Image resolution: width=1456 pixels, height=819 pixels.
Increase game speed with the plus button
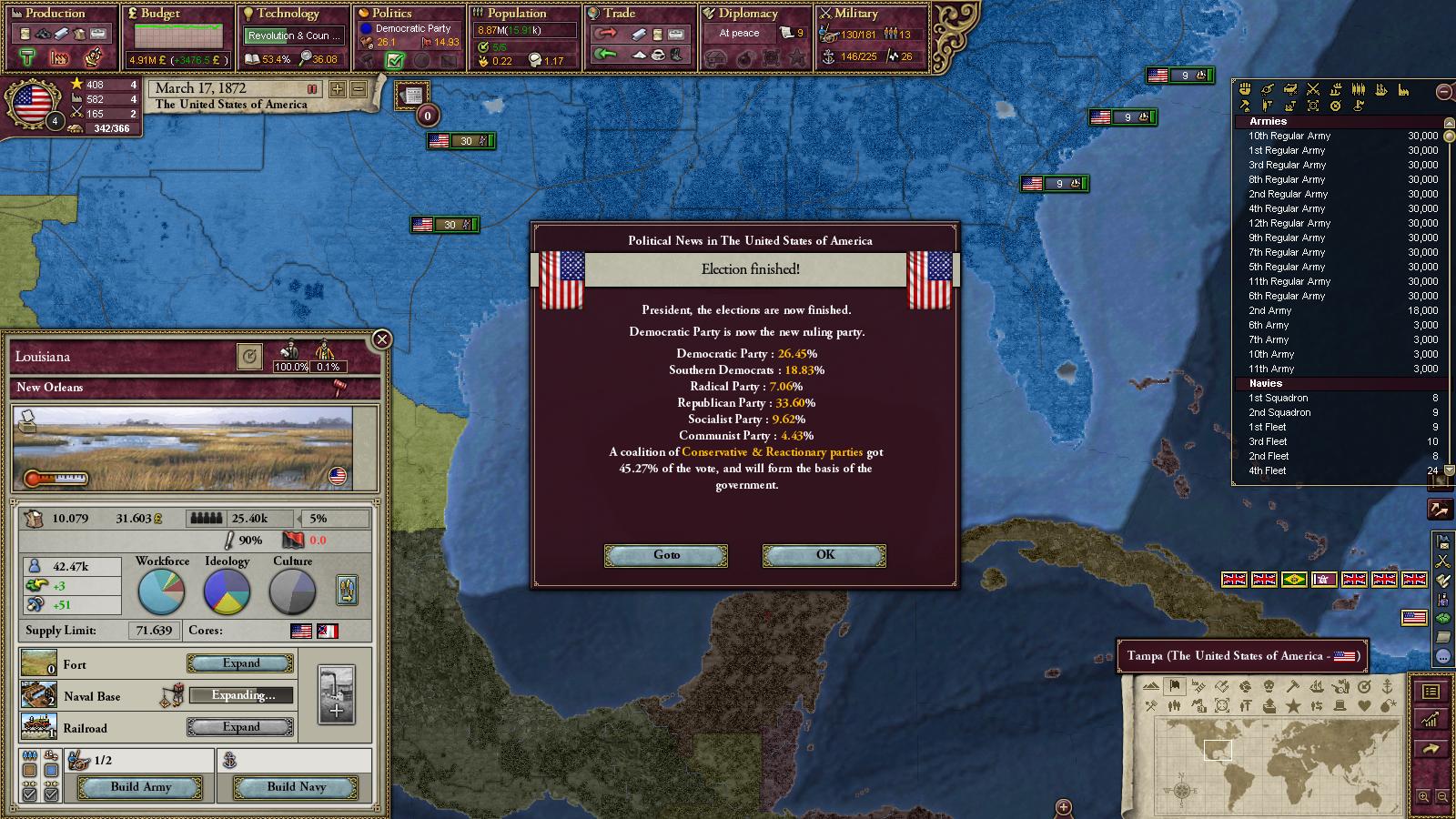(338, 89)
